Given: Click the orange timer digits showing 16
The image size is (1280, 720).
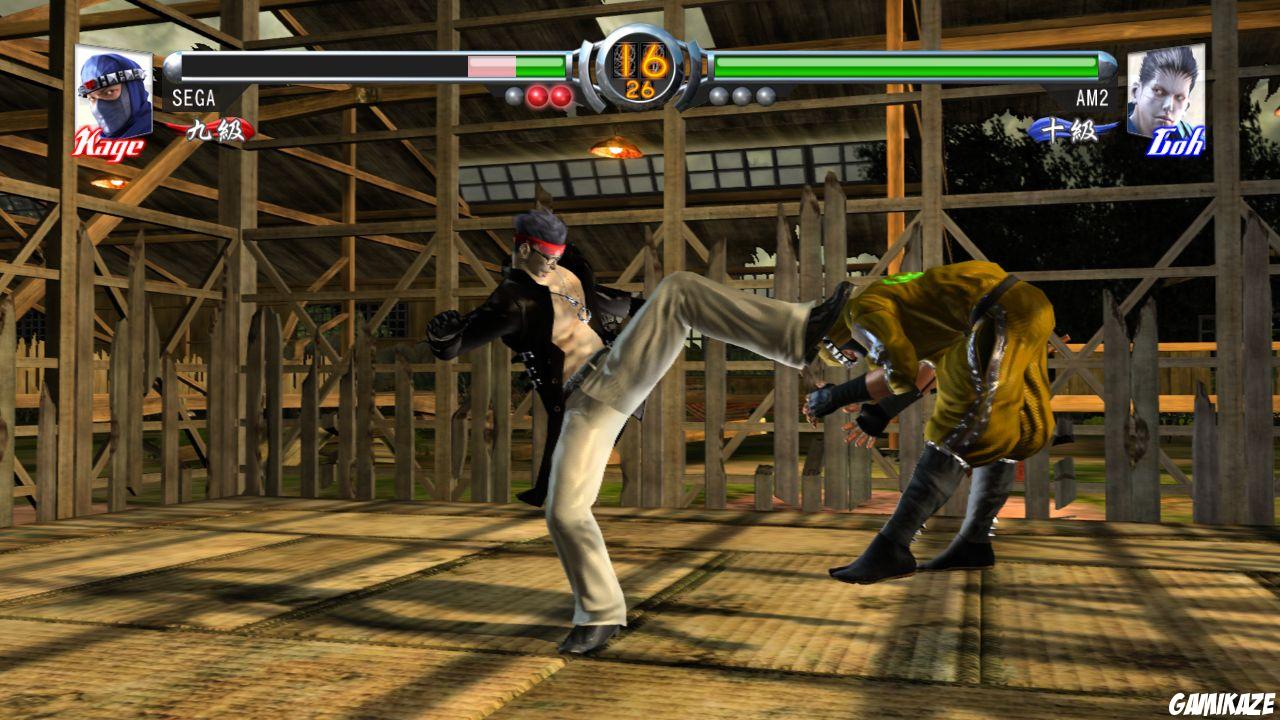Looking at the screenshot, I should pyautogui.click(x=640, y=58).
